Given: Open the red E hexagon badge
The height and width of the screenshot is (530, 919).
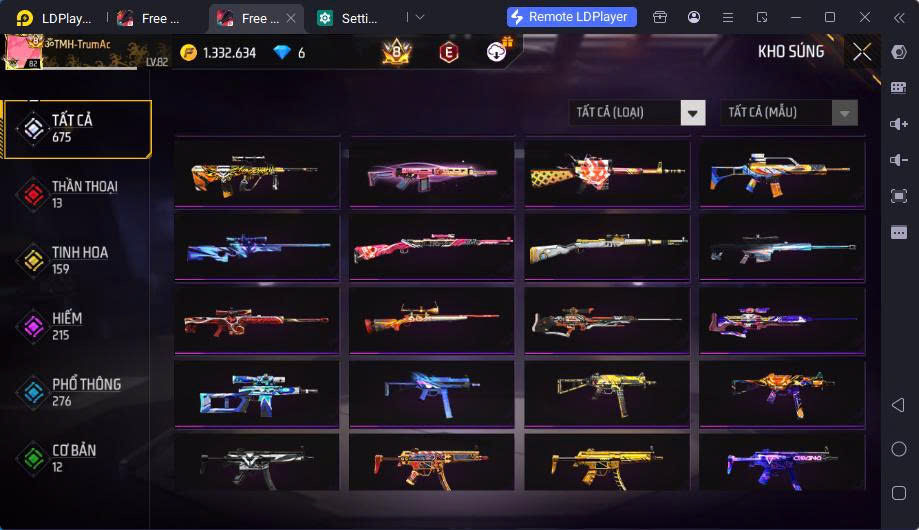Looking at the screenshot, I should [449, 52].
